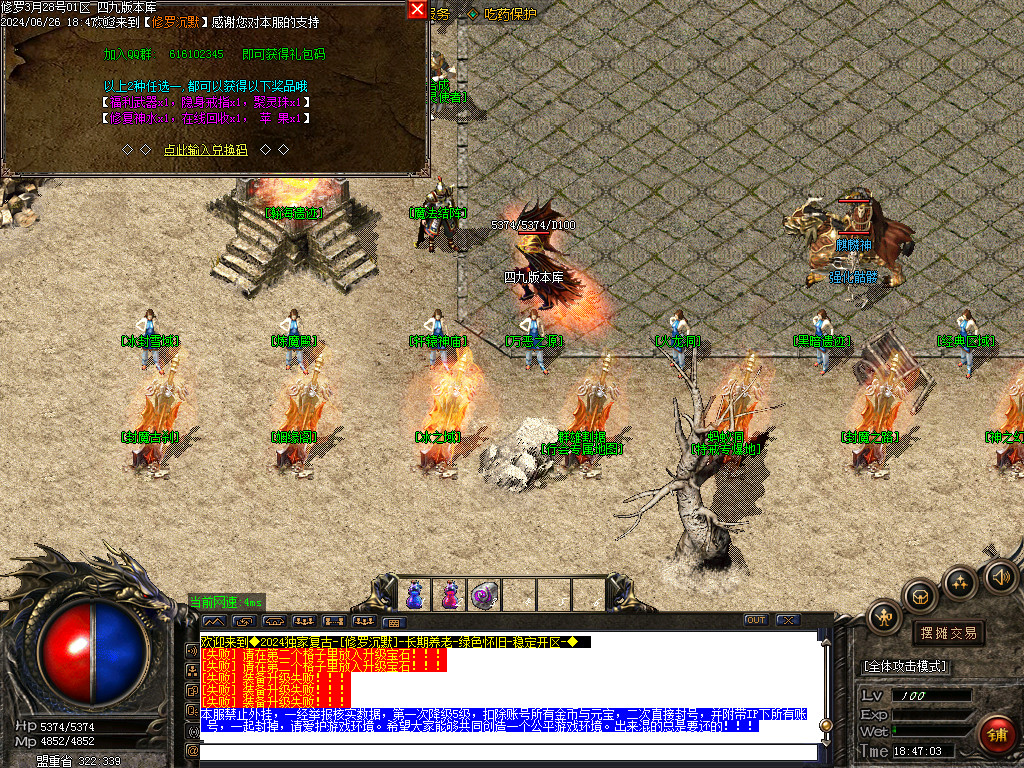Change the 全体攻击模式 attack mode label
1024x768 pixels.
(x=905, y=666)
